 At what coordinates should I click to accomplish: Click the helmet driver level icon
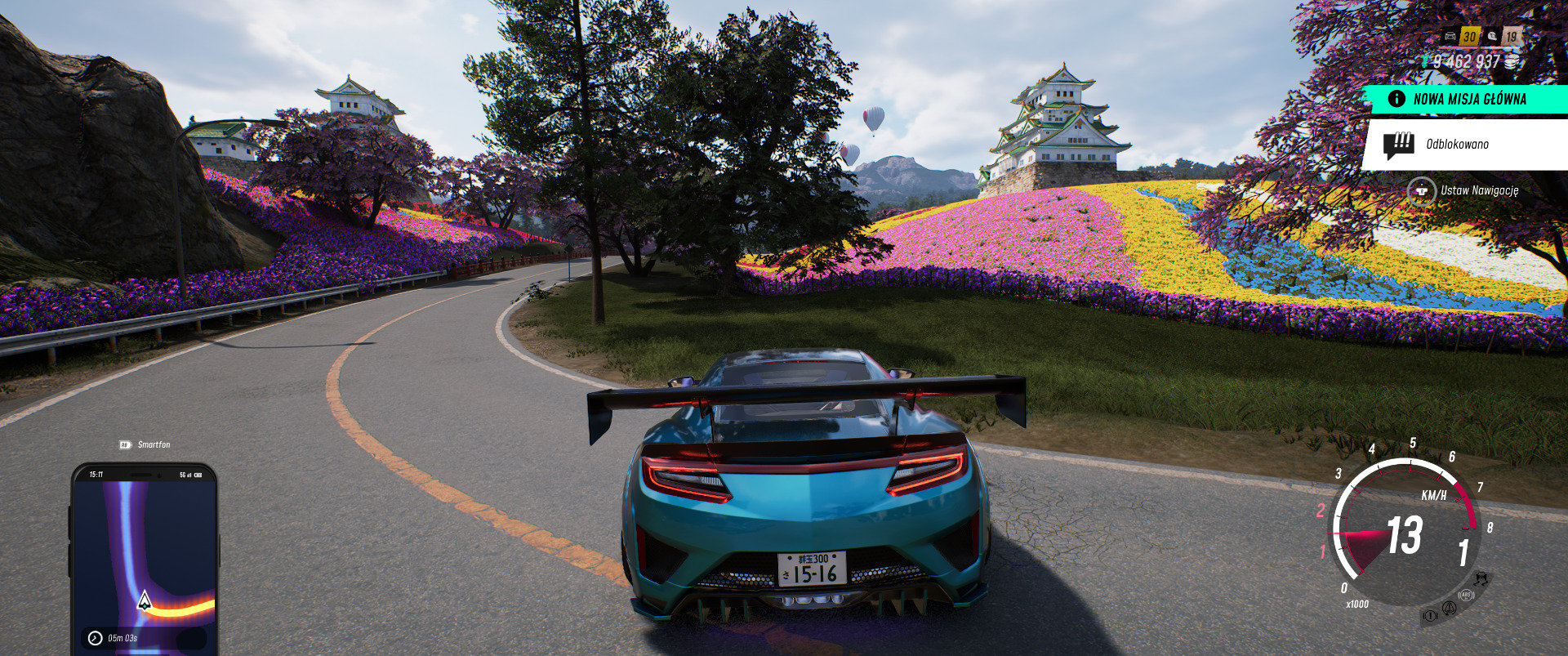(x=1493, y=36)
